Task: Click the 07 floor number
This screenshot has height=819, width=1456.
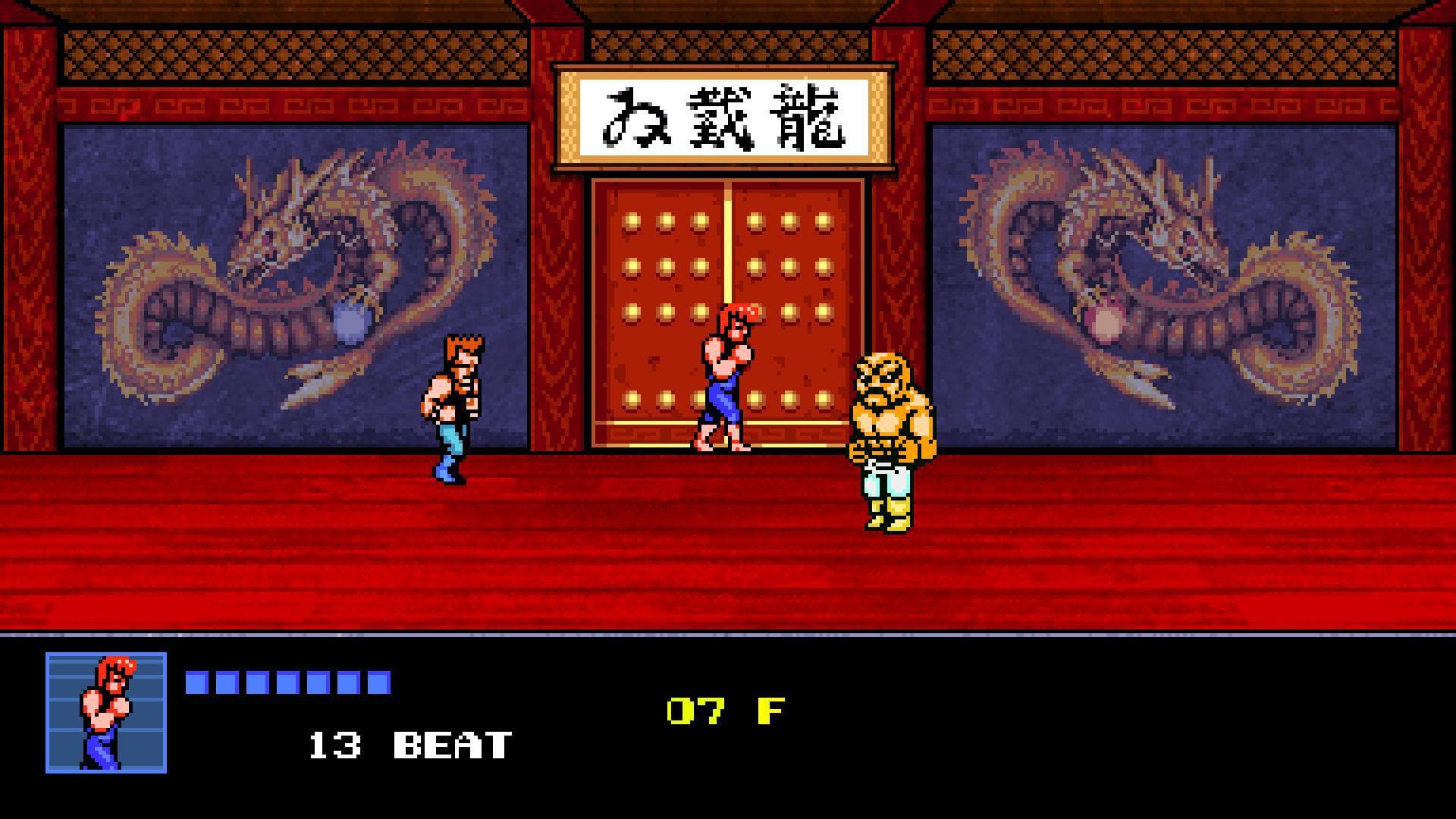Action: point(698,711)
